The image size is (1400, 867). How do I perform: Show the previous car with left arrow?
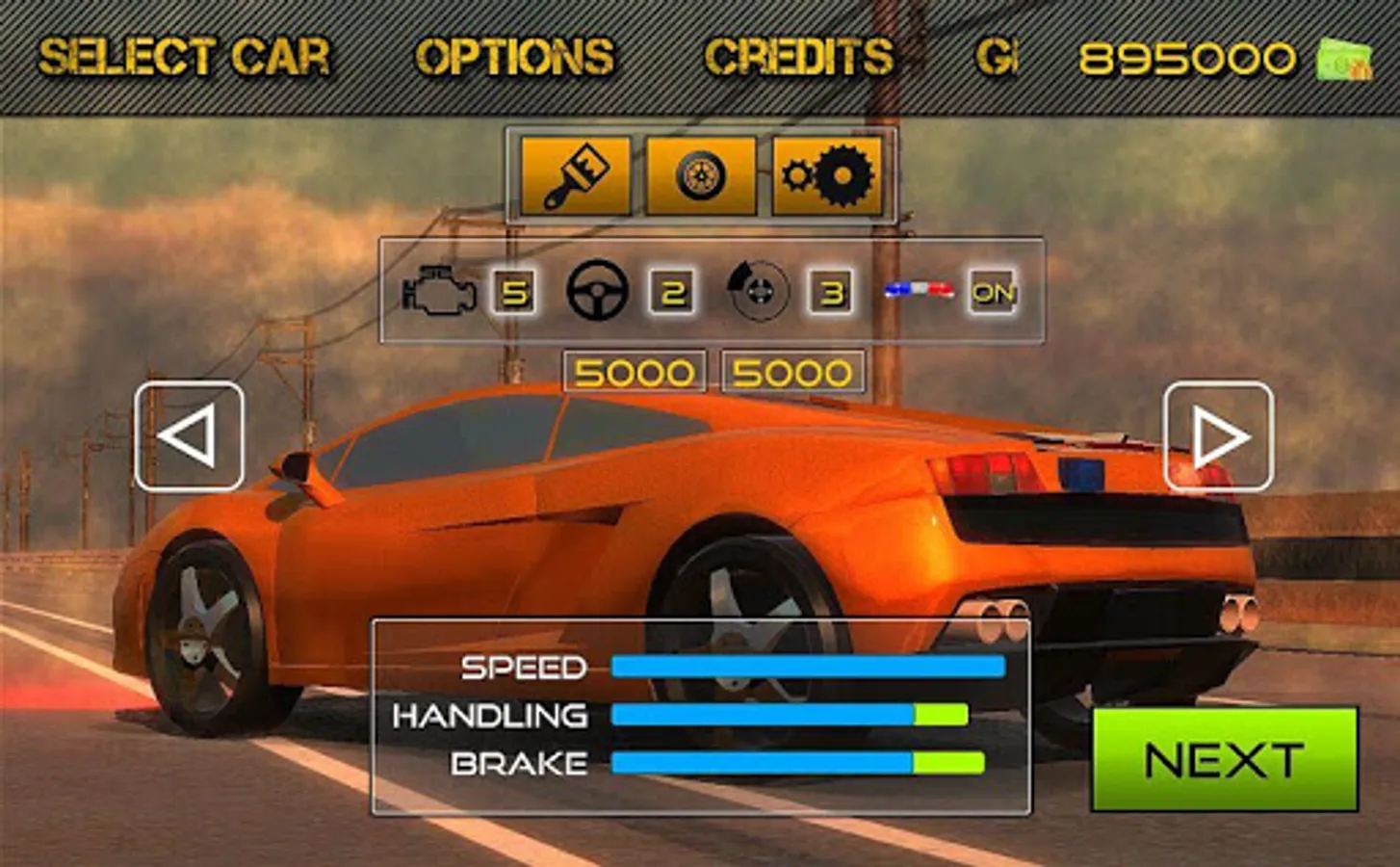point(189,436)
